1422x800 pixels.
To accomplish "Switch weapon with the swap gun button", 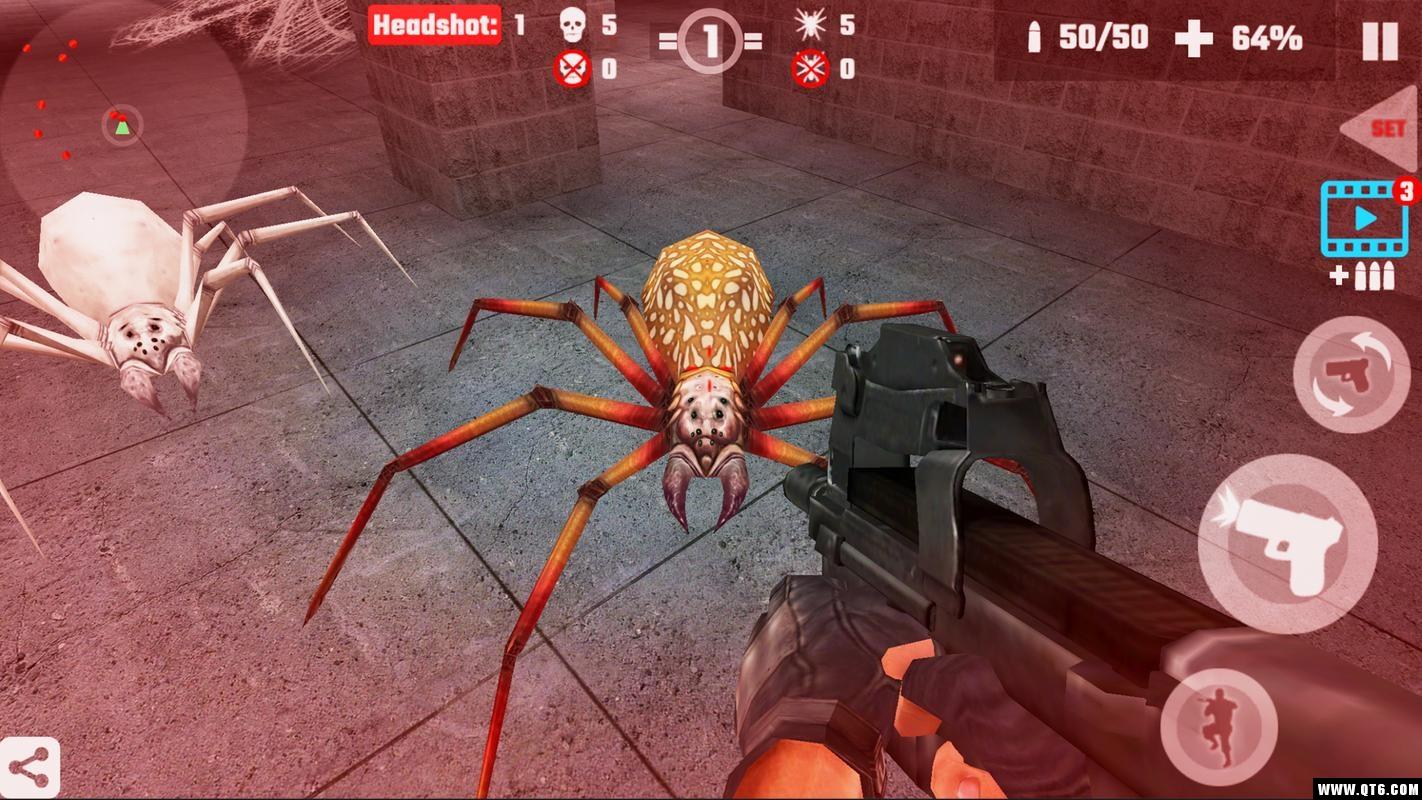I will [x=1351, y=375].
